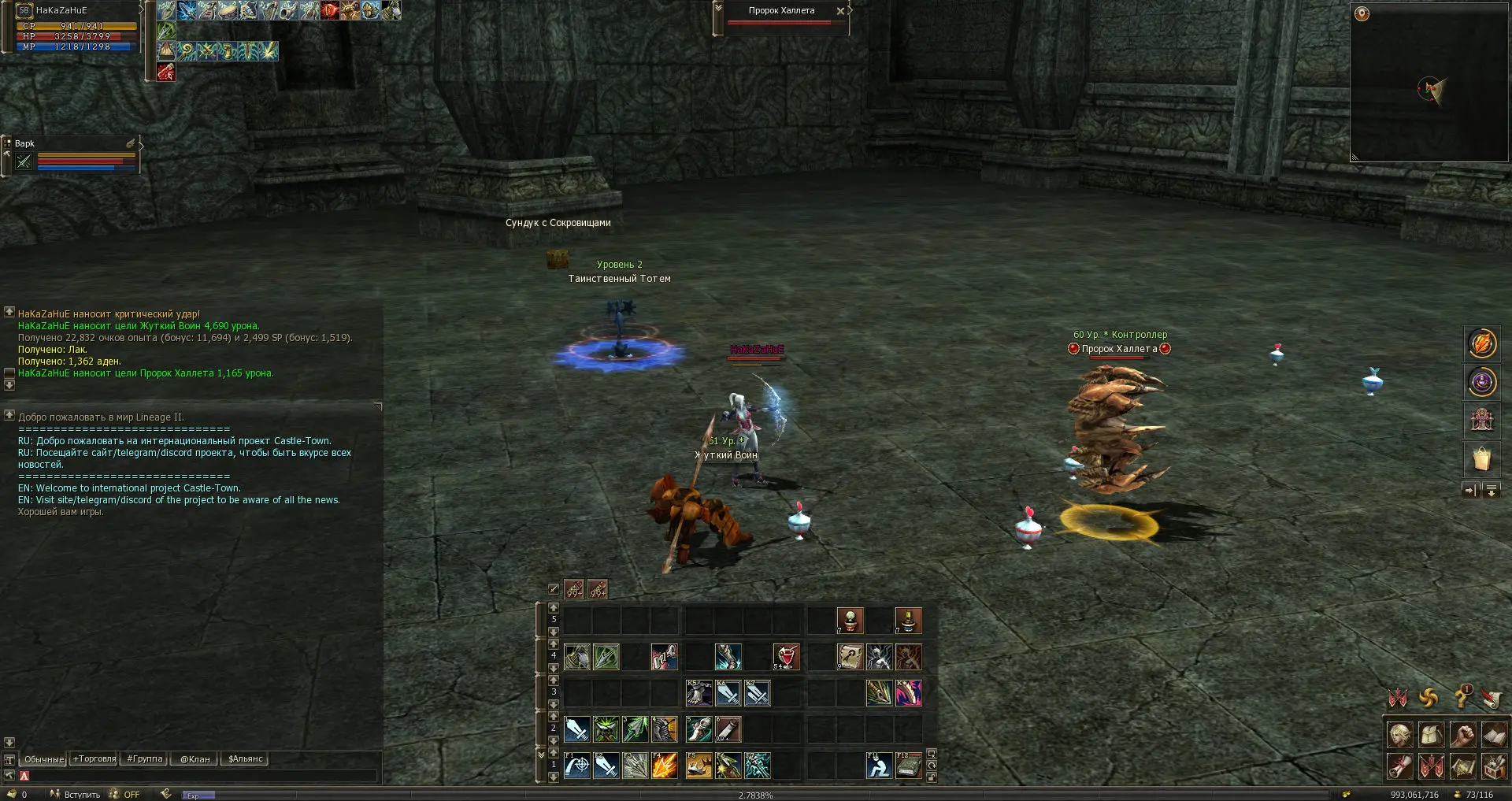Close the Пророк Халлета target window

click(x=840, y=11)
